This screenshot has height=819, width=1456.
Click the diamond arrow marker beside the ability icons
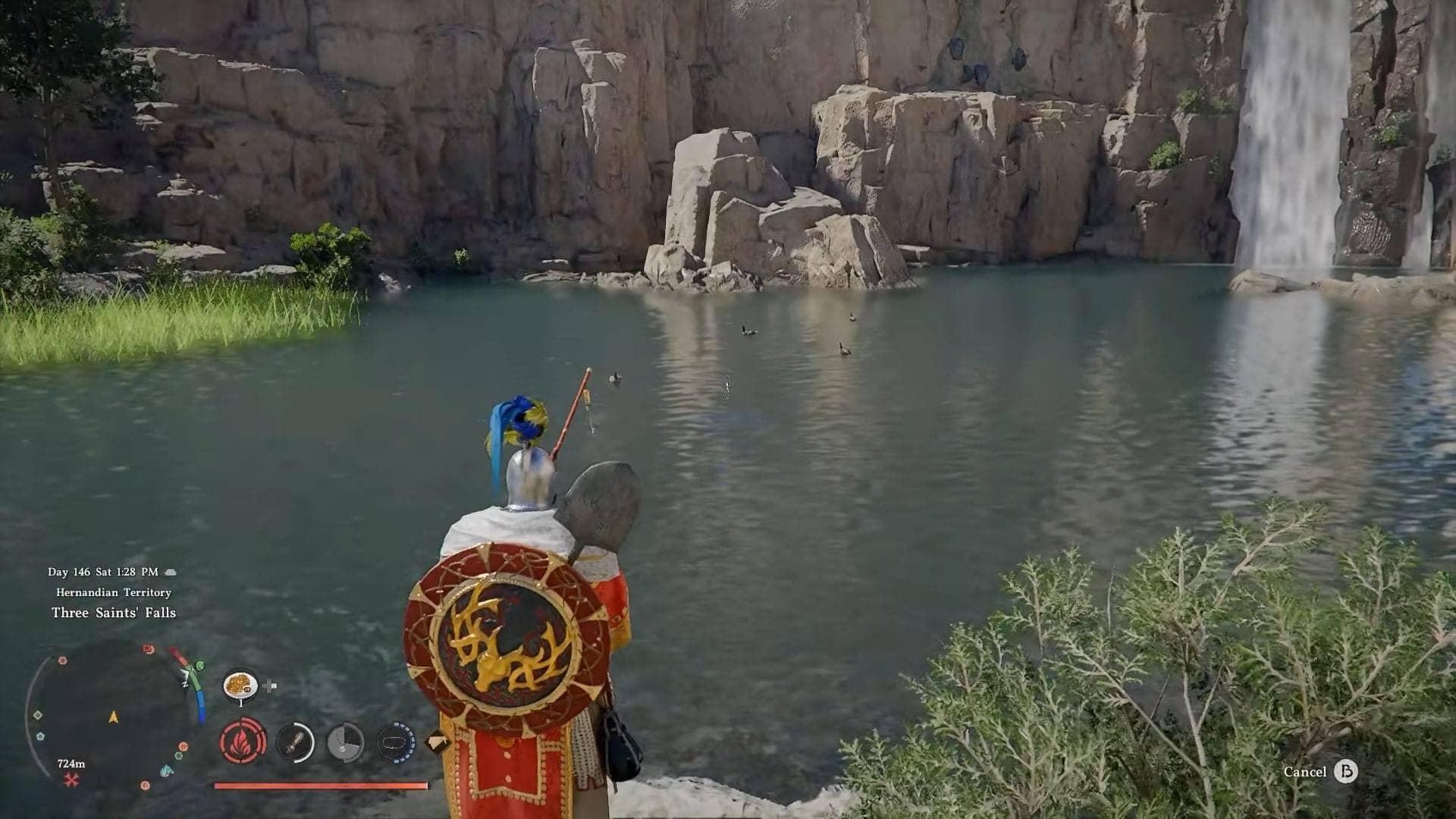[438, 739]
